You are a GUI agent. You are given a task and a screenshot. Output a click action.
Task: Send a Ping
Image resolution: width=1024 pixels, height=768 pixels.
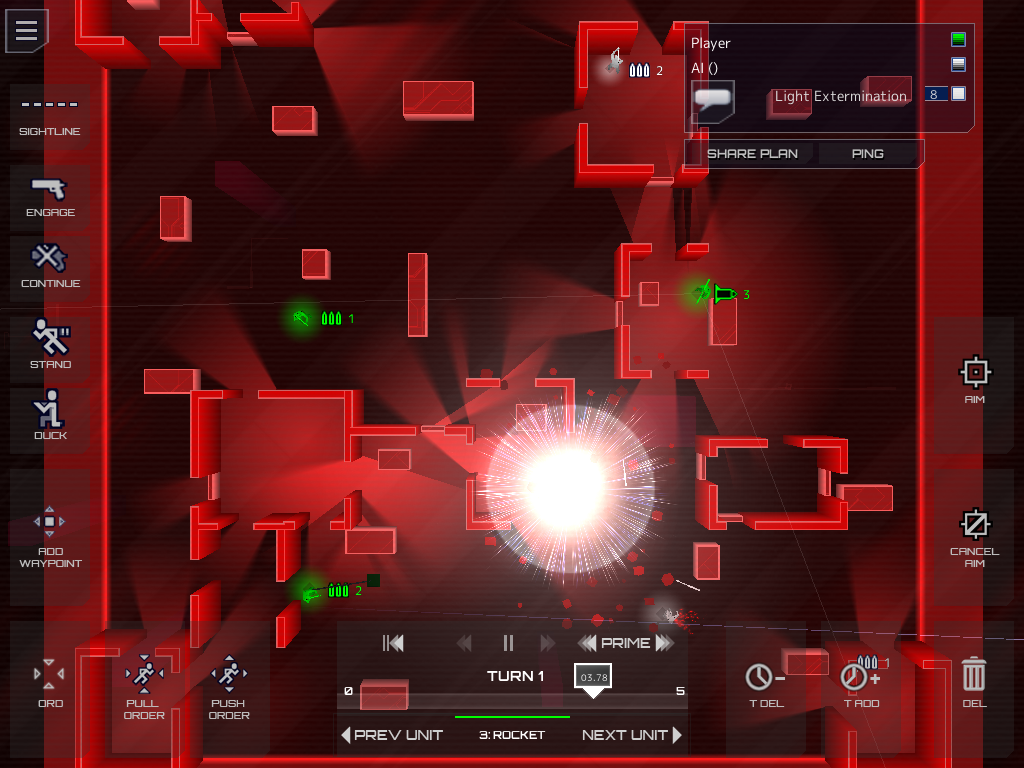pyautogui.click(x=867, y=153)
